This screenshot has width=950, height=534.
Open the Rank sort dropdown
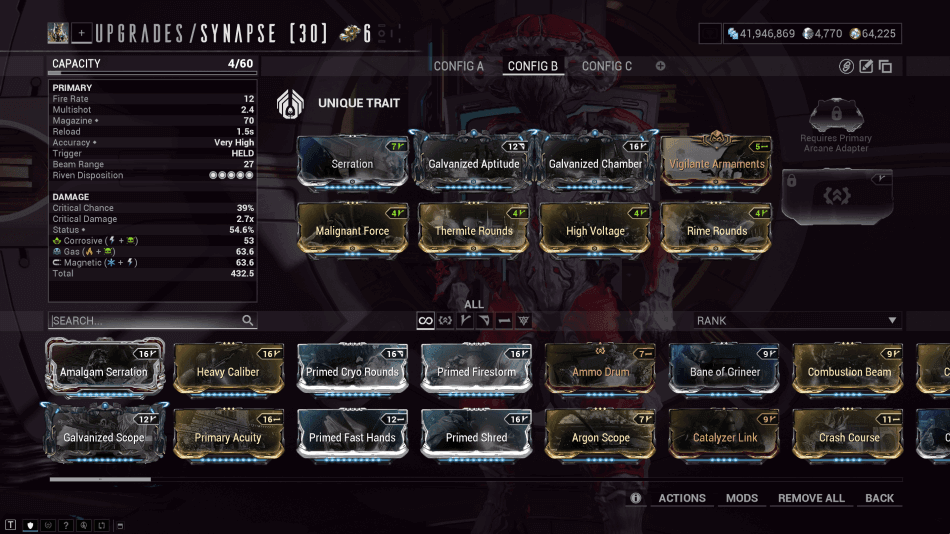797,321
